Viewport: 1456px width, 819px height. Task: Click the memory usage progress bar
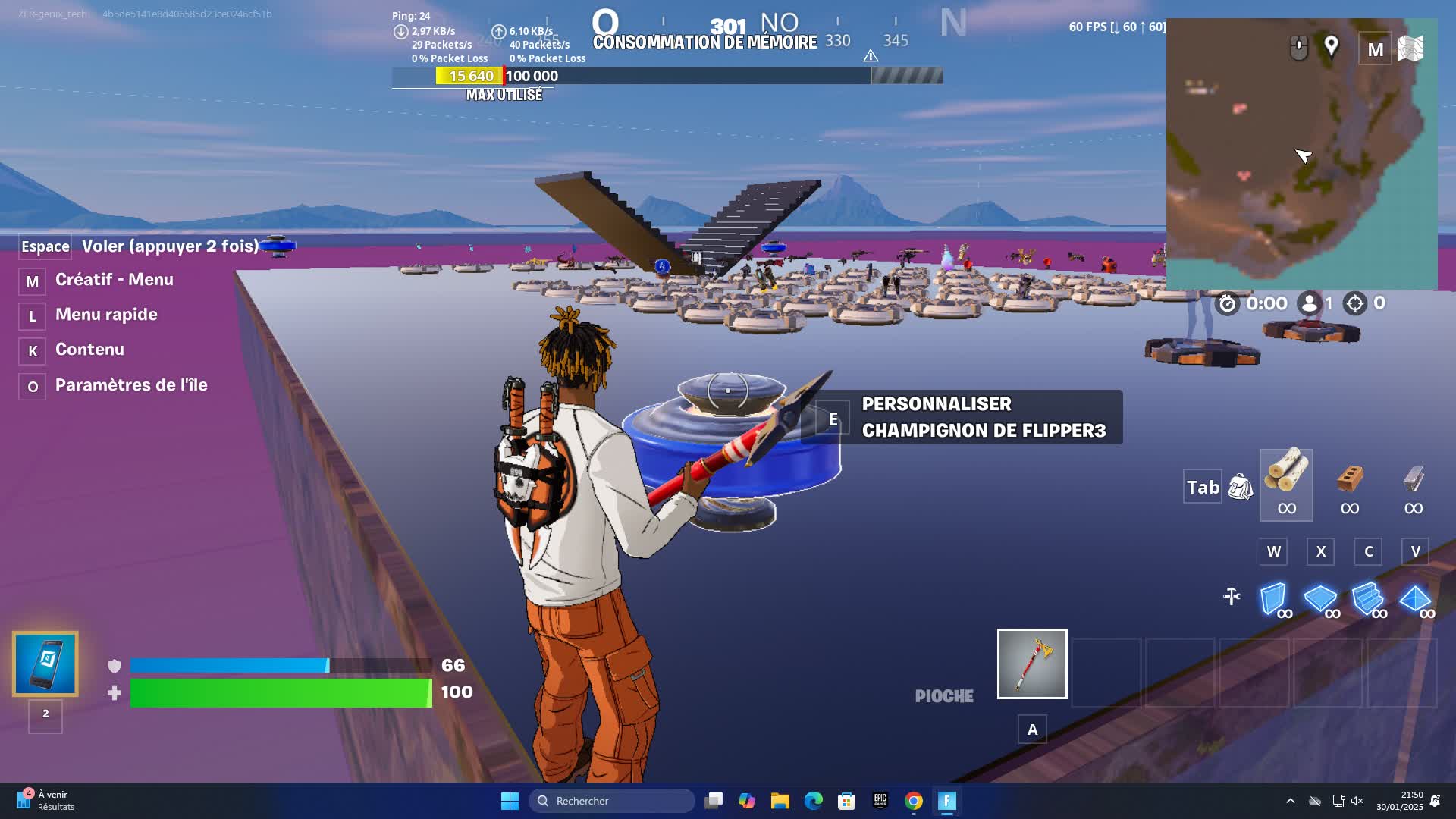667,76
